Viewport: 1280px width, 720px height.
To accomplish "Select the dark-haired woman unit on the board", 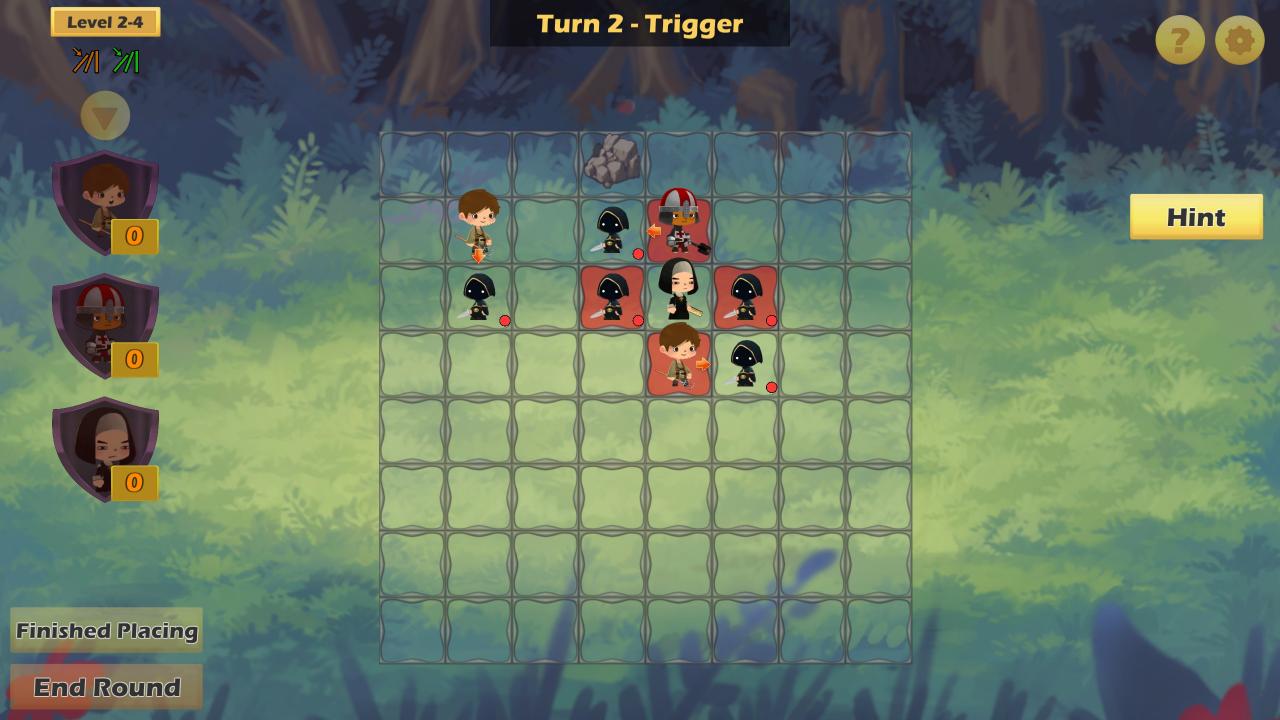I will tap(679, 291).
